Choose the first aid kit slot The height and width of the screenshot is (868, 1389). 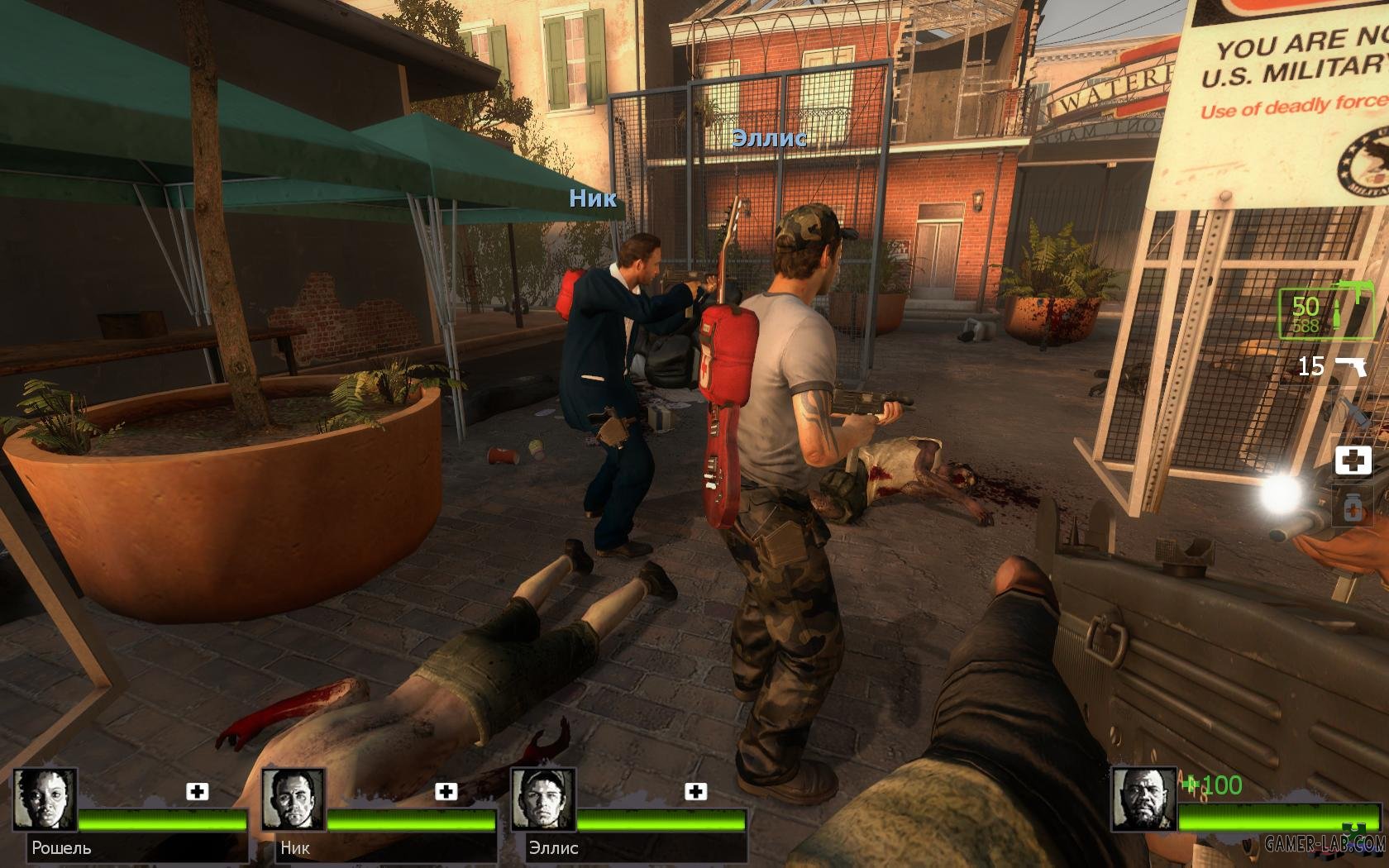click(x=1353, y=460)
